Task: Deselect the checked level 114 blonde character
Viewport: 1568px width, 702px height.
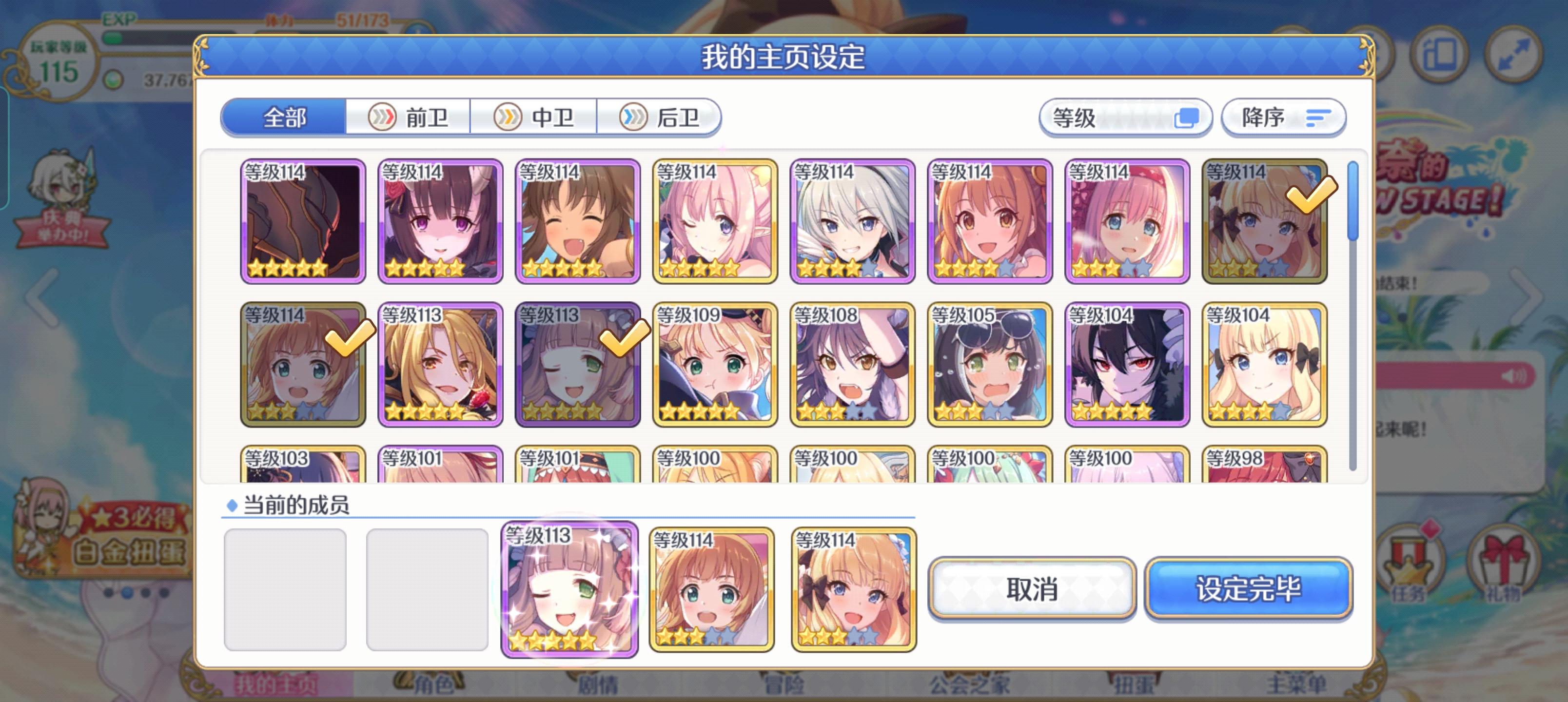Action: click(x=1265, y=222)
